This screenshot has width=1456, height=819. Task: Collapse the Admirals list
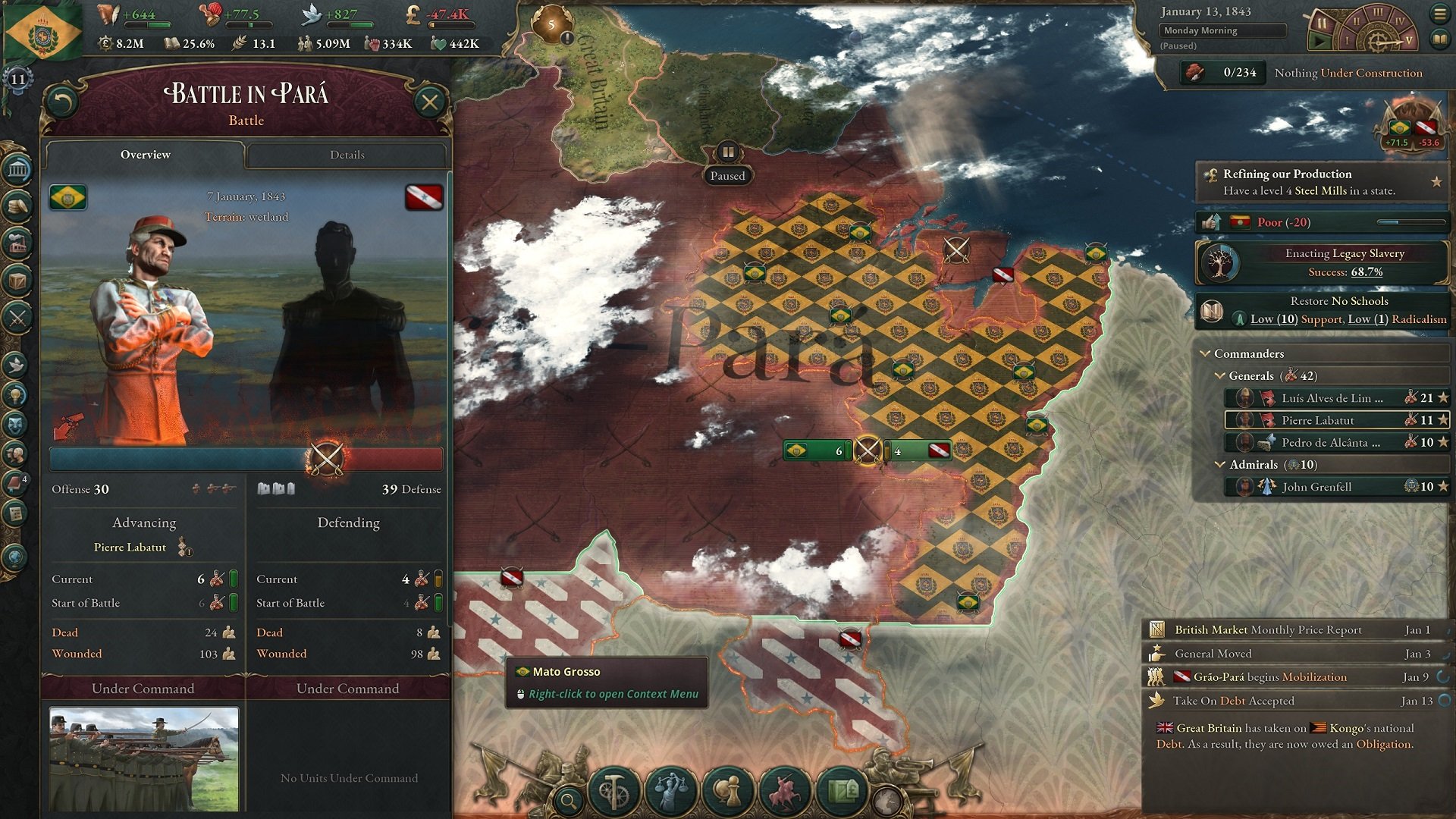click(1221, 464)
